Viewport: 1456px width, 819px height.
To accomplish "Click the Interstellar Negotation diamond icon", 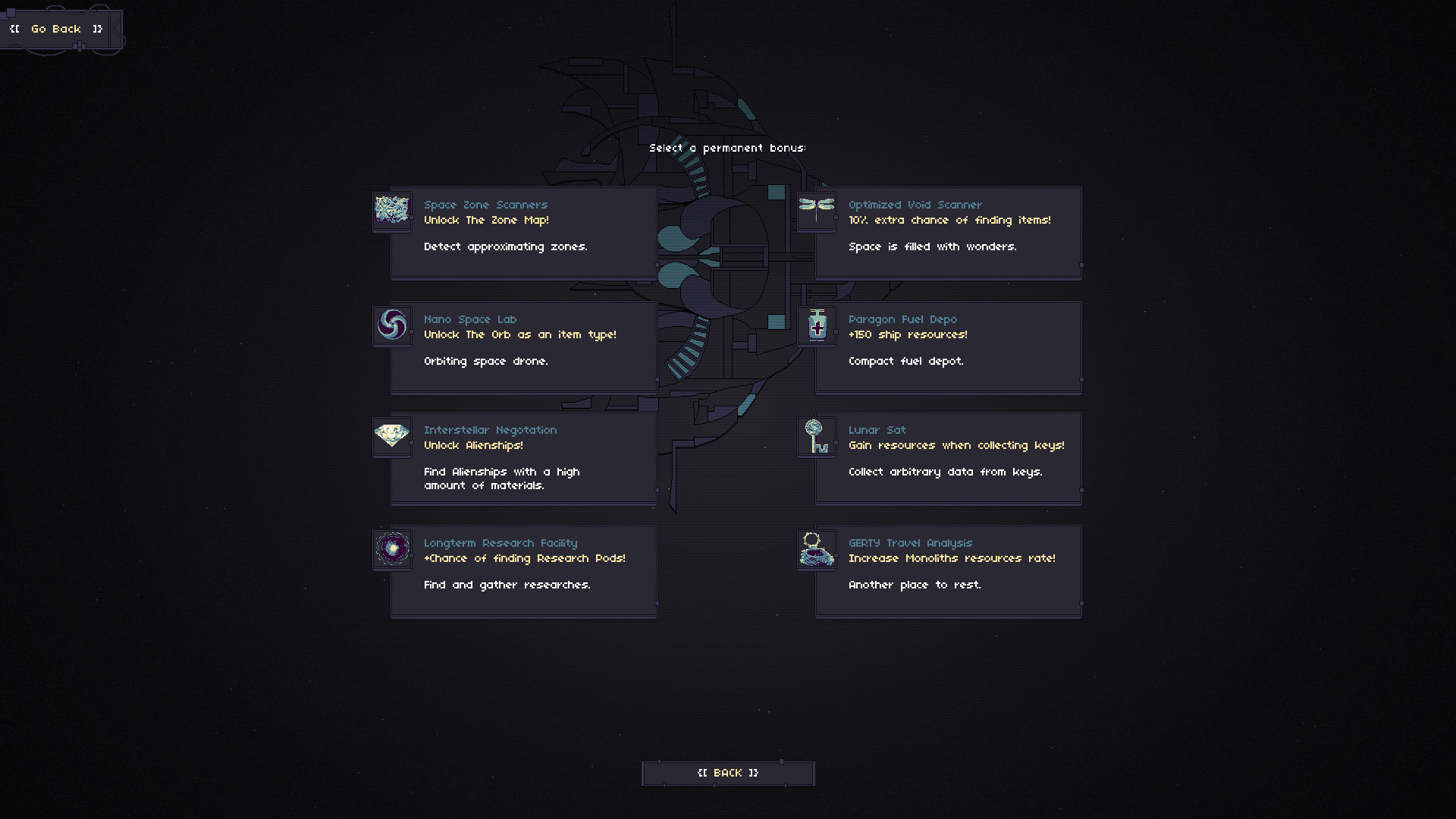I will 392,437.
